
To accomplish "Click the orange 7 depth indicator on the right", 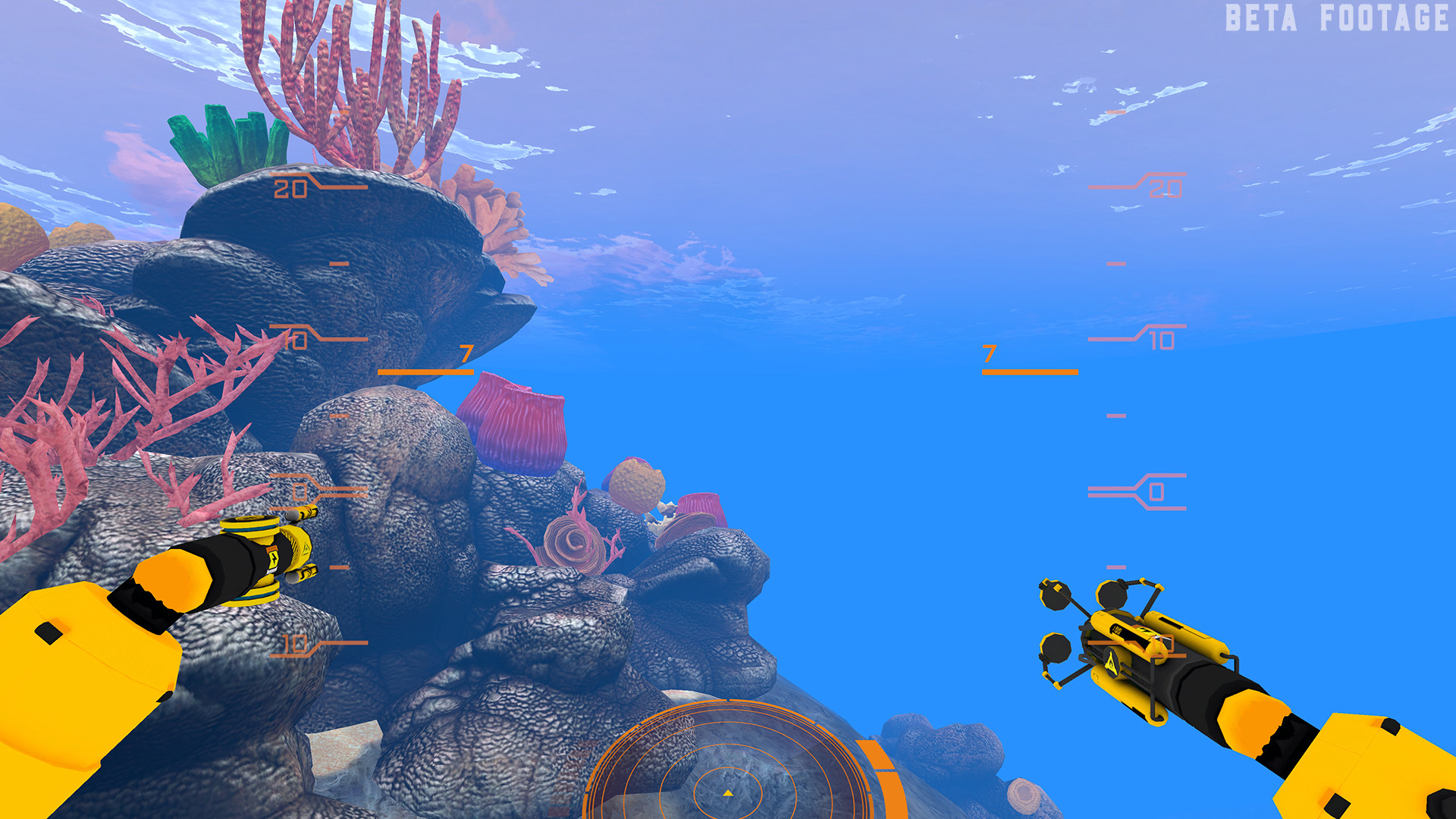I will point(990,353).
